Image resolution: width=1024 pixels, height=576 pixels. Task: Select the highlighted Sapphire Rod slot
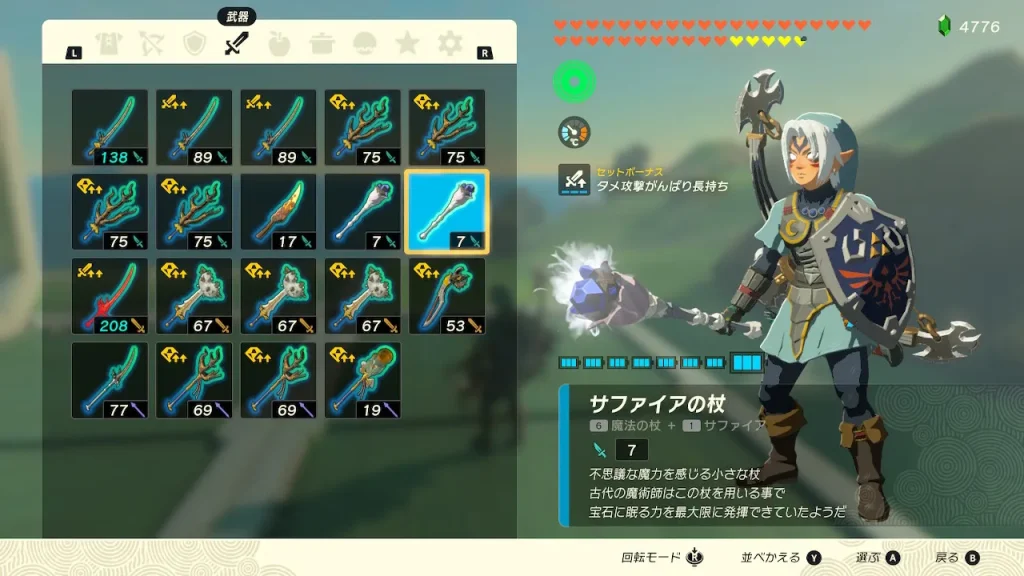point(446,211)
